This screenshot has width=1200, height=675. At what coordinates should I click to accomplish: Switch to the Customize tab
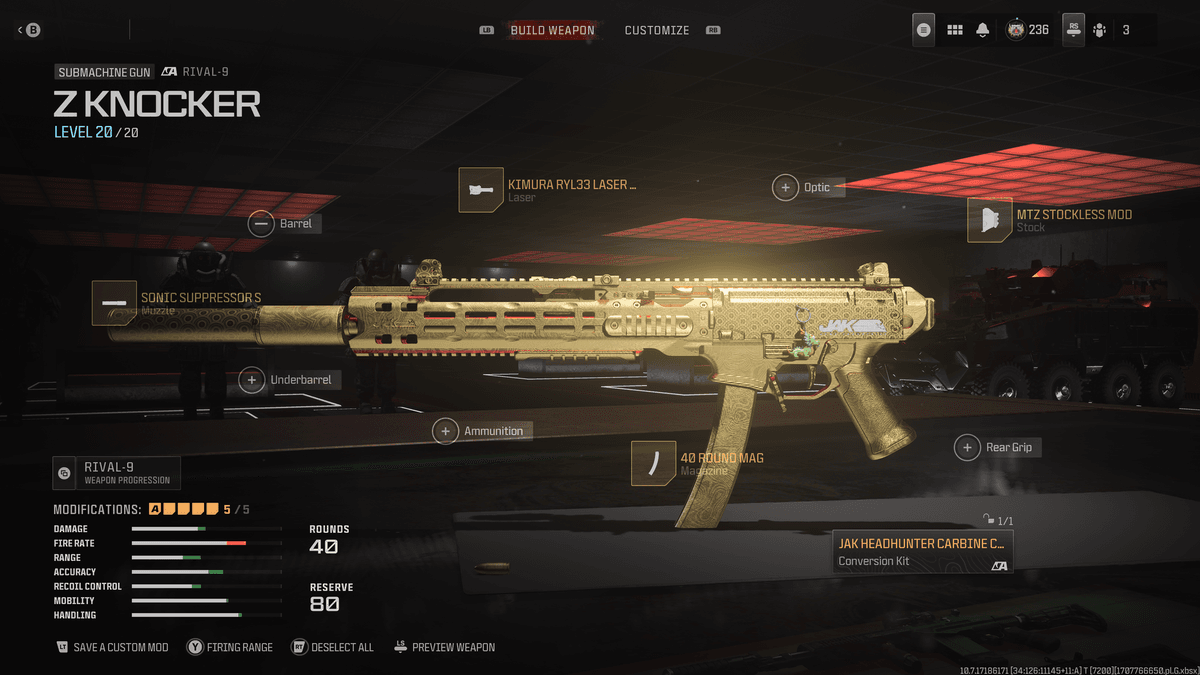coord(656,30)
